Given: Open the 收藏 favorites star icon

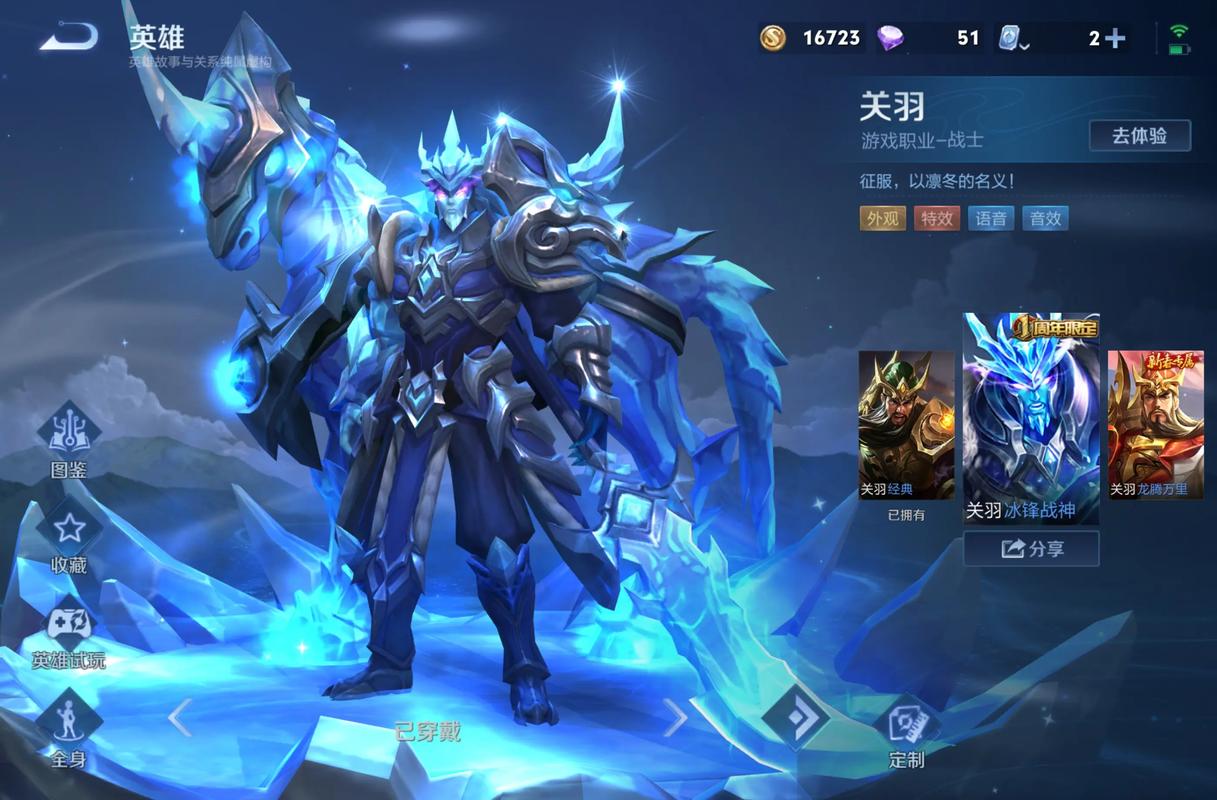Looking at the screenshot, I should [69, 529].
